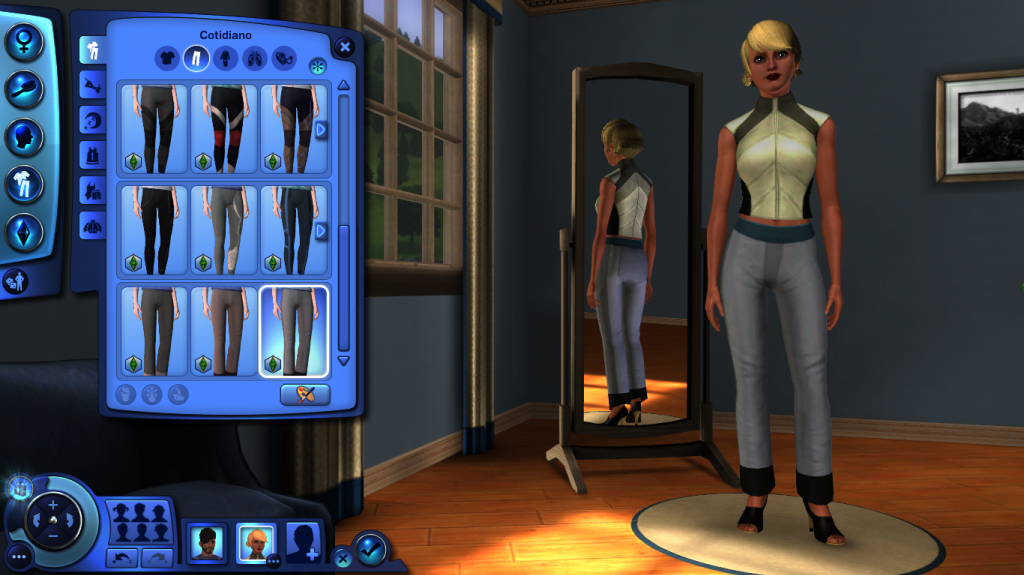The image size is (1024, 575).
Task: Open the head and face looks section
Action: 23,137
